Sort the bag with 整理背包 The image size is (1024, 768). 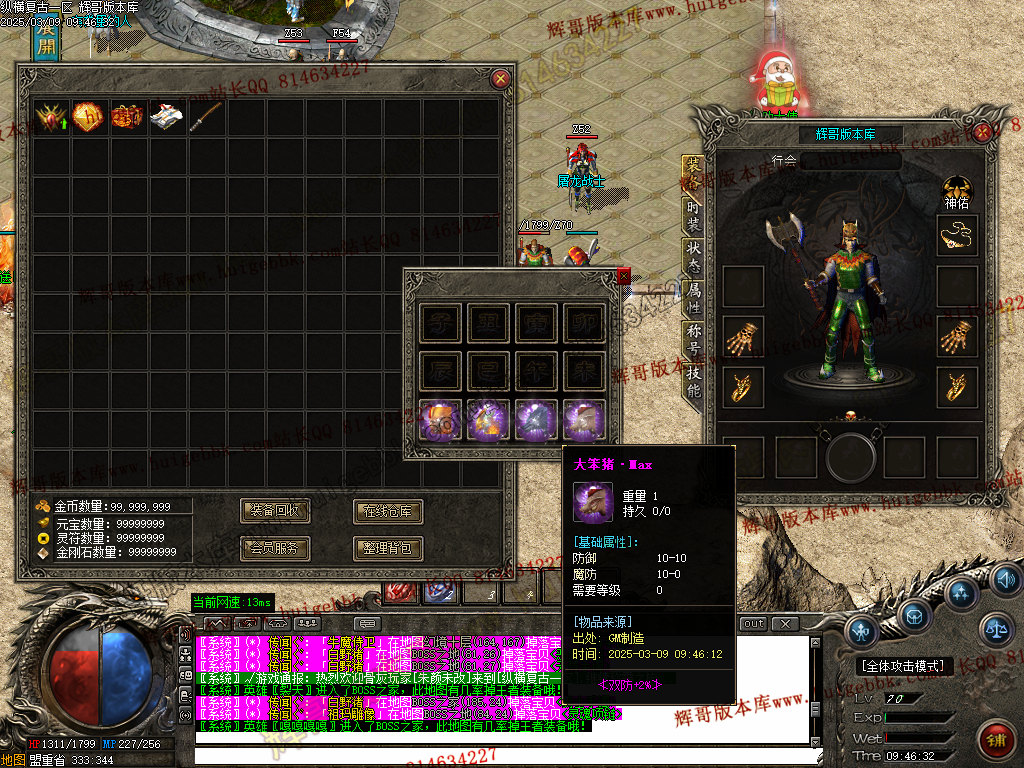388,548
